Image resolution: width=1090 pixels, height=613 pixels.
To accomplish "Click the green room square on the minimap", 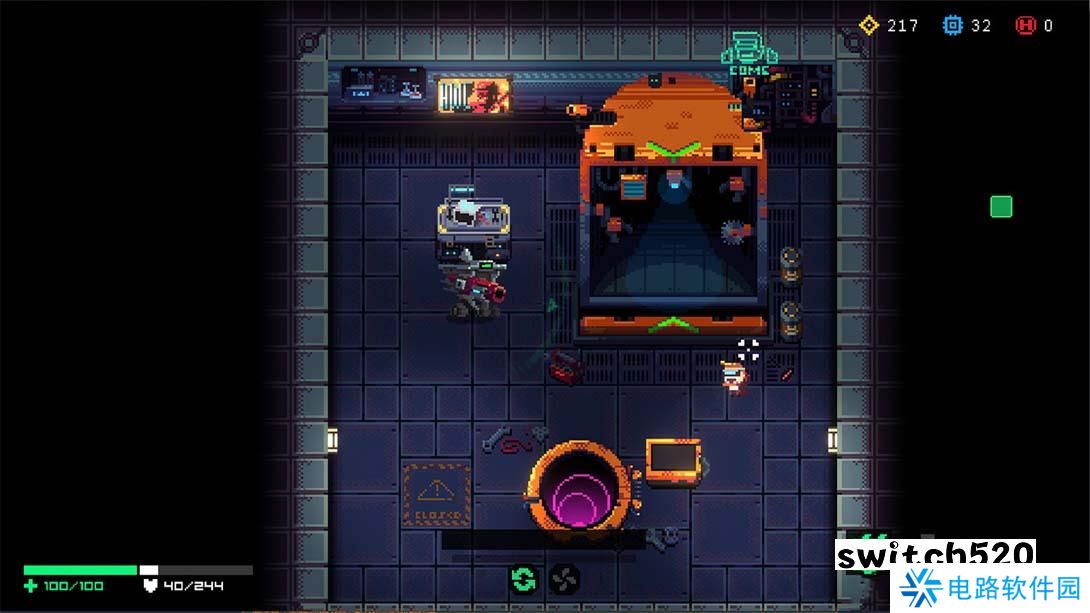I will coord(1001,207).
